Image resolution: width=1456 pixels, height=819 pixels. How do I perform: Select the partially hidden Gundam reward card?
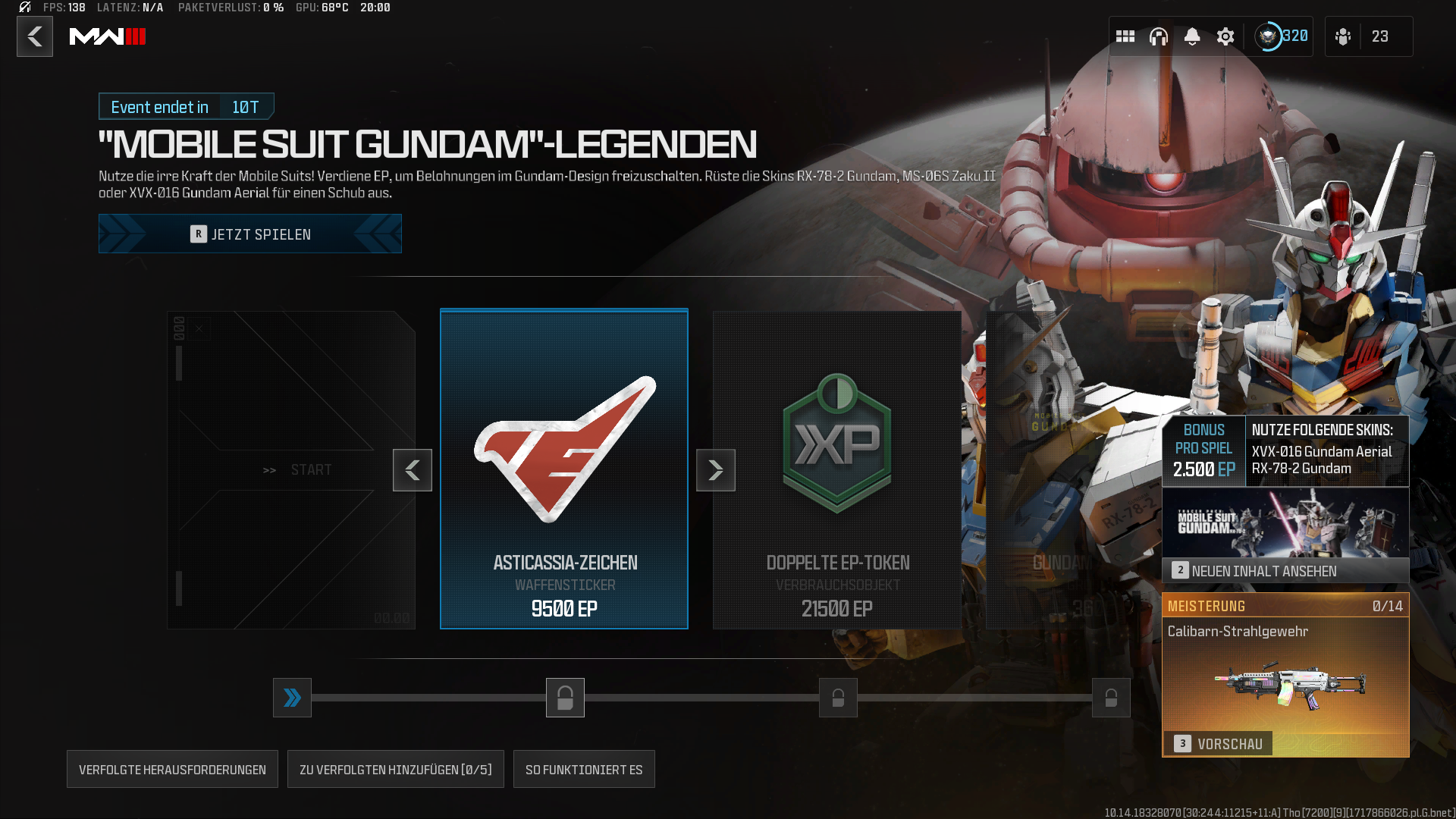tap(1062, 470)
